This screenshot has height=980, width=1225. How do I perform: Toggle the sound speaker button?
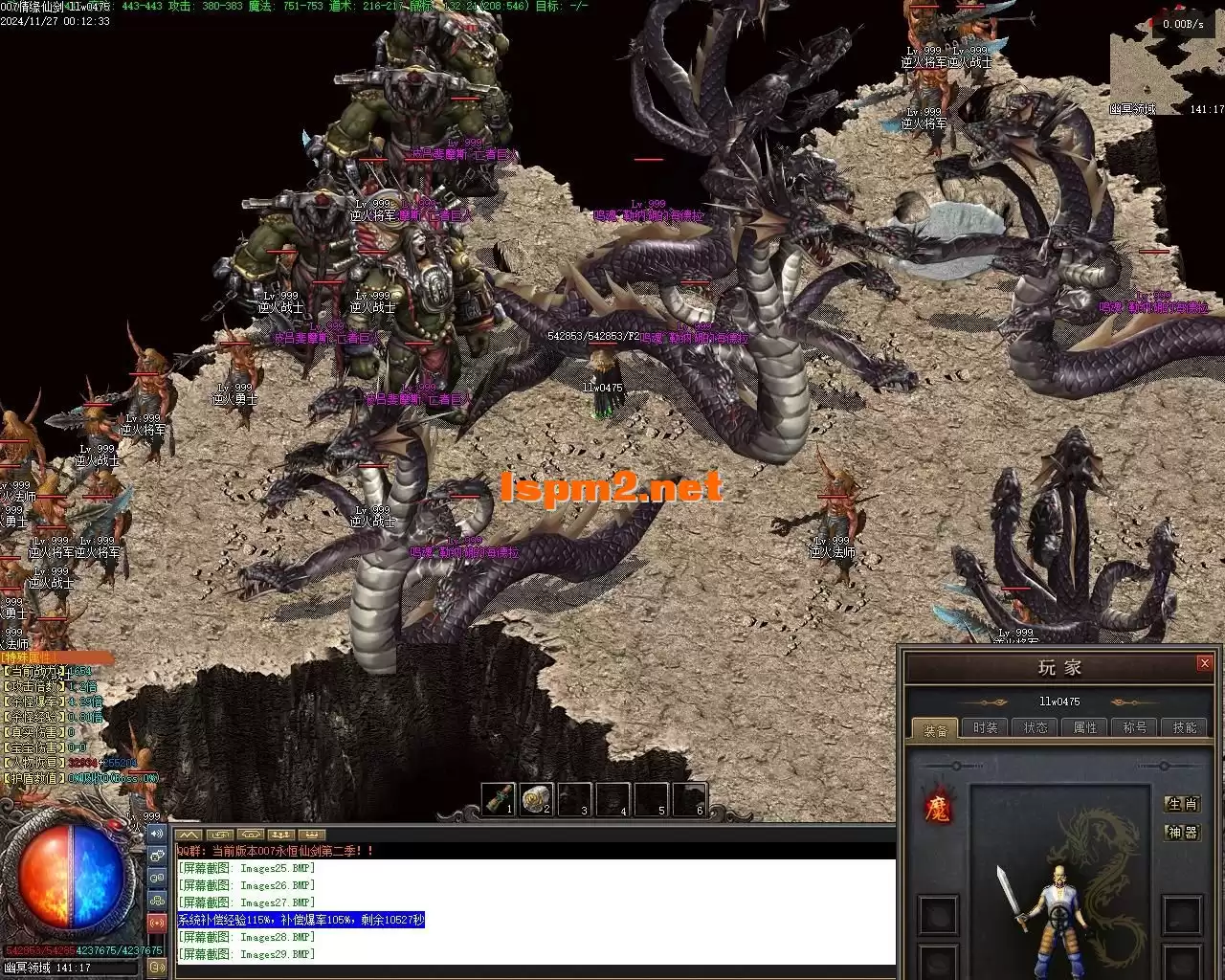pyautogui.click(x=157, y=835)
